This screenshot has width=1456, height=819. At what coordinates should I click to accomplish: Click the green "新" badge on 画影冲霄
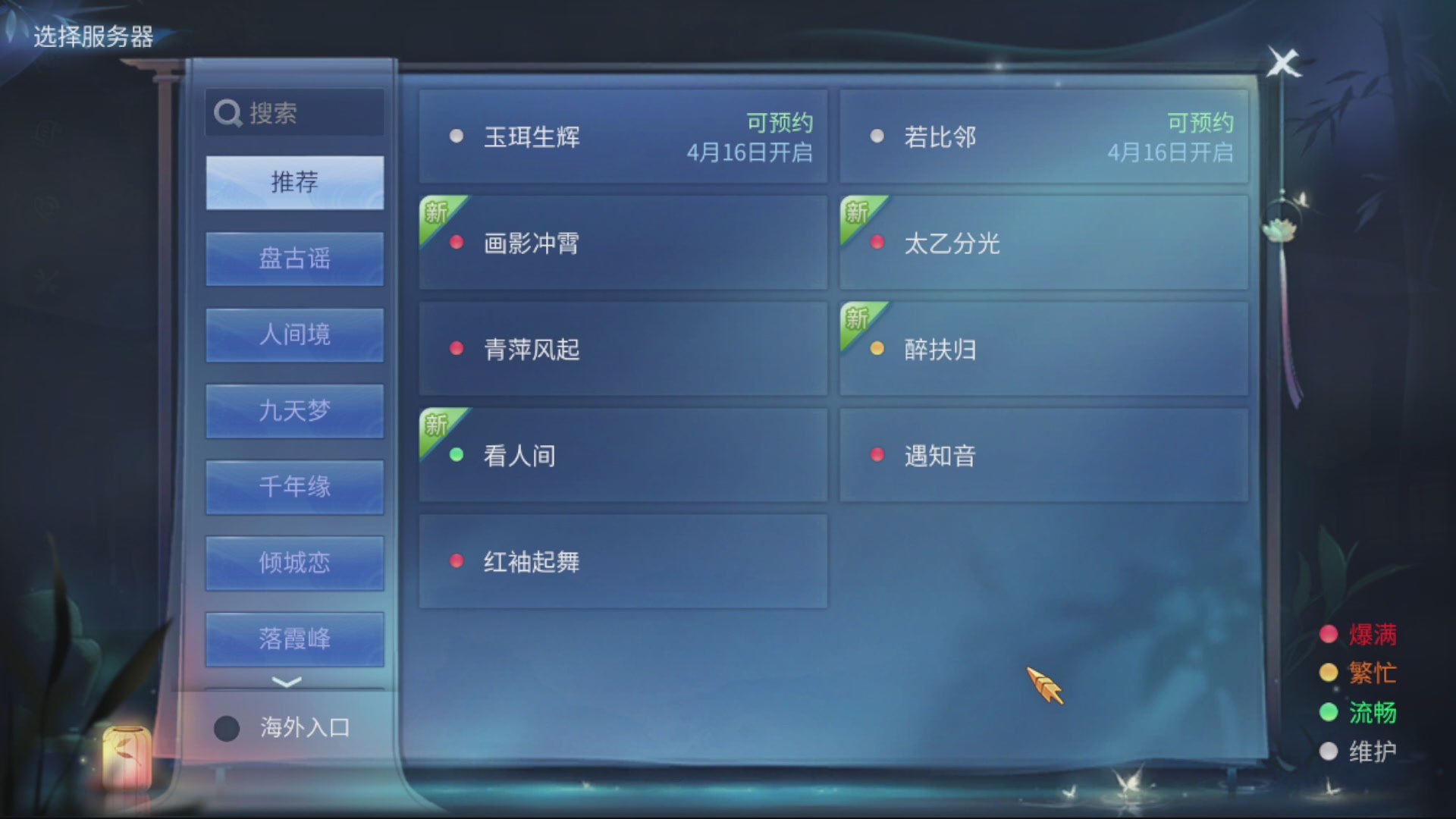(436, 214)
